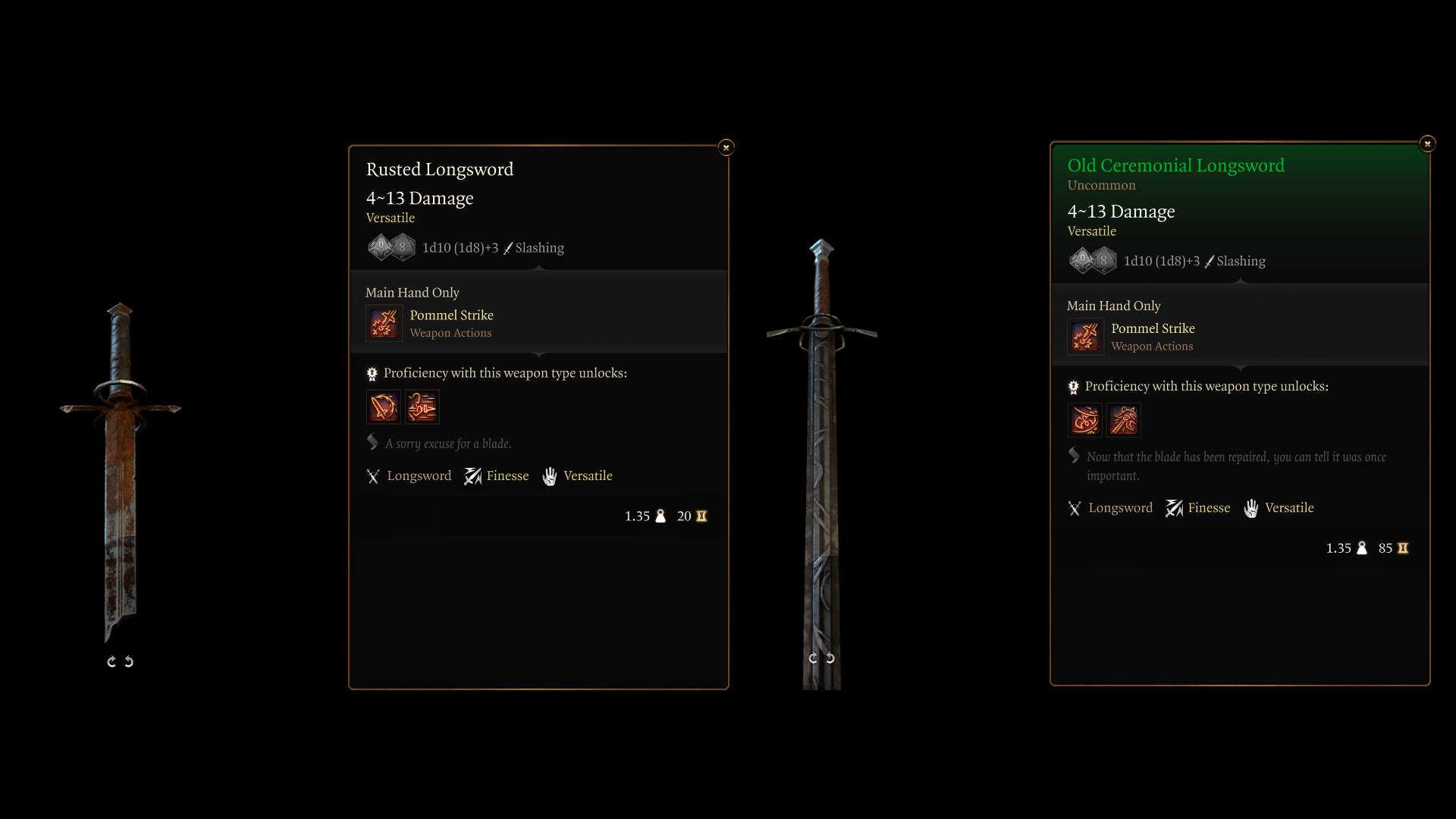Close the Old Ceremonial Longsword tooltip
The width and height of the screenshot is (1456, 819).
(x=1427, y=143)
